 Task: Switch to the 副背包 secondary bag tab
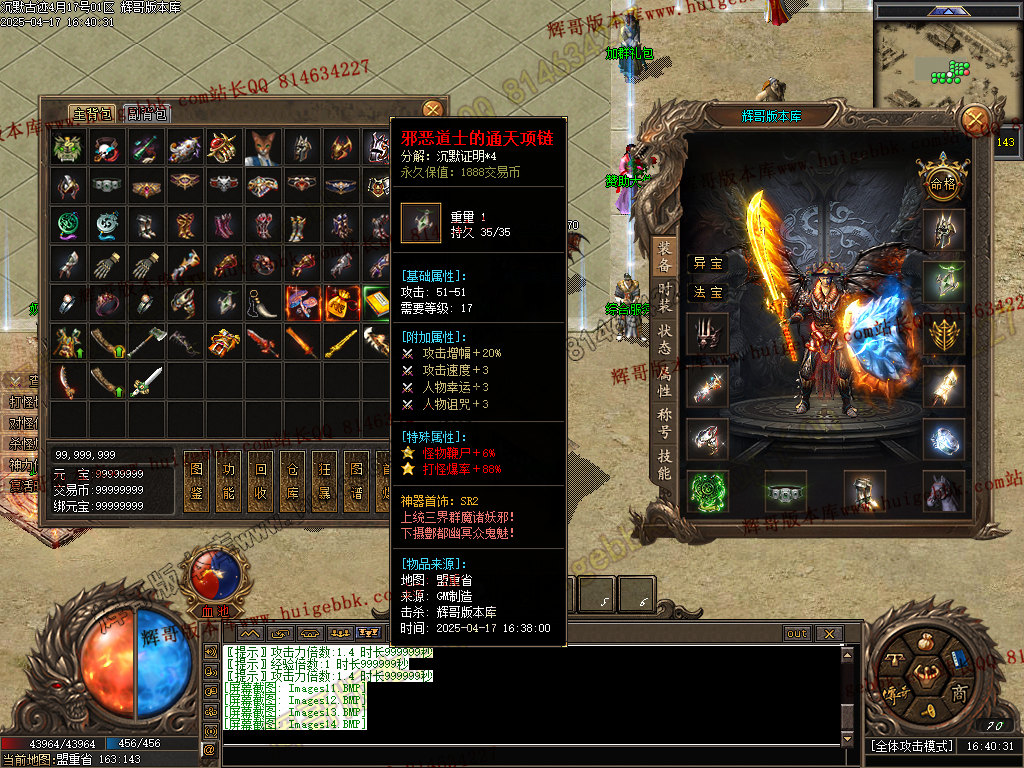(x=148, y=113)
